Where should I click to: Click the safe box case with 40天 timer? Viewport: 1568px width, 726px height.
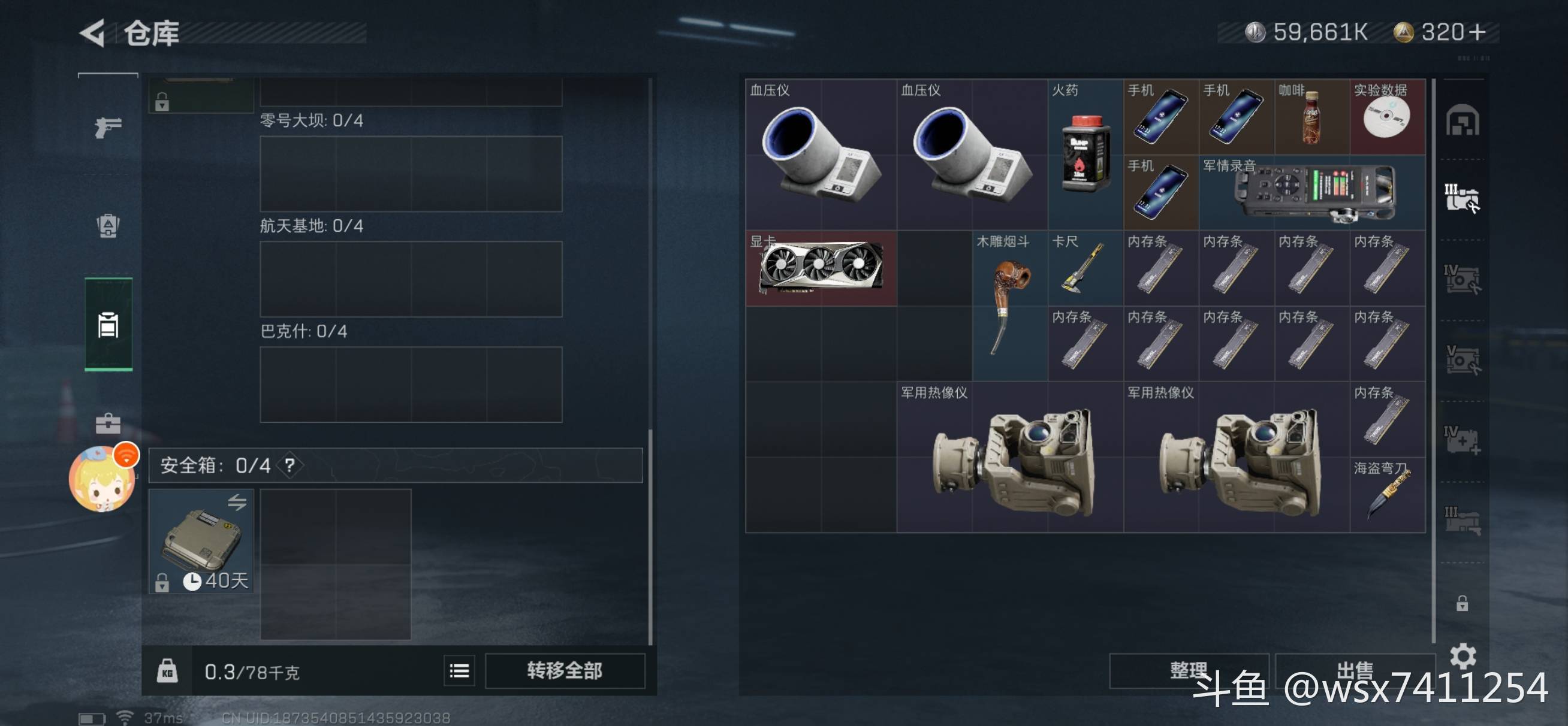[x=201, y=540]
